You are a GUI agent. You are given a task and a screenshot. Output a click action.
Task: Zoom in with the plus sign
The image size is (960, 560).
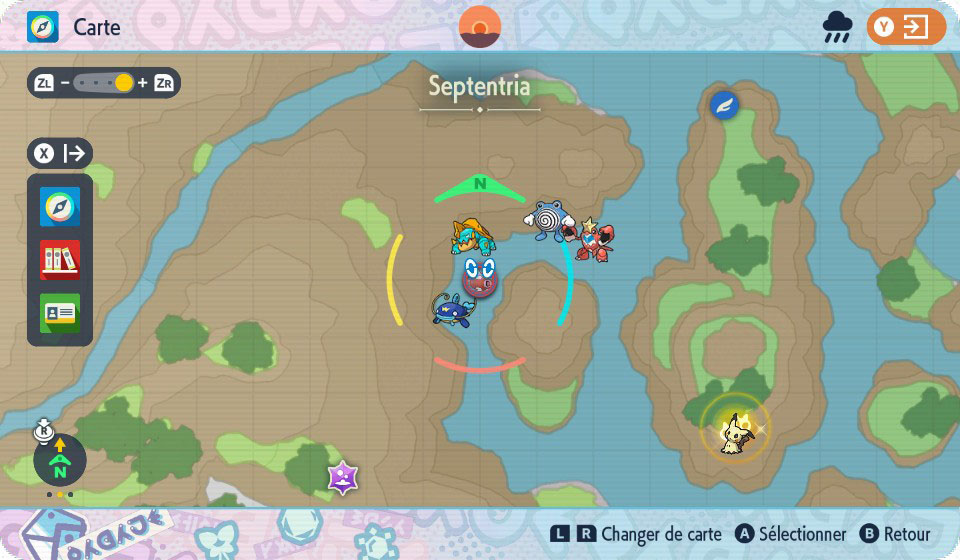tap(142, 83)
